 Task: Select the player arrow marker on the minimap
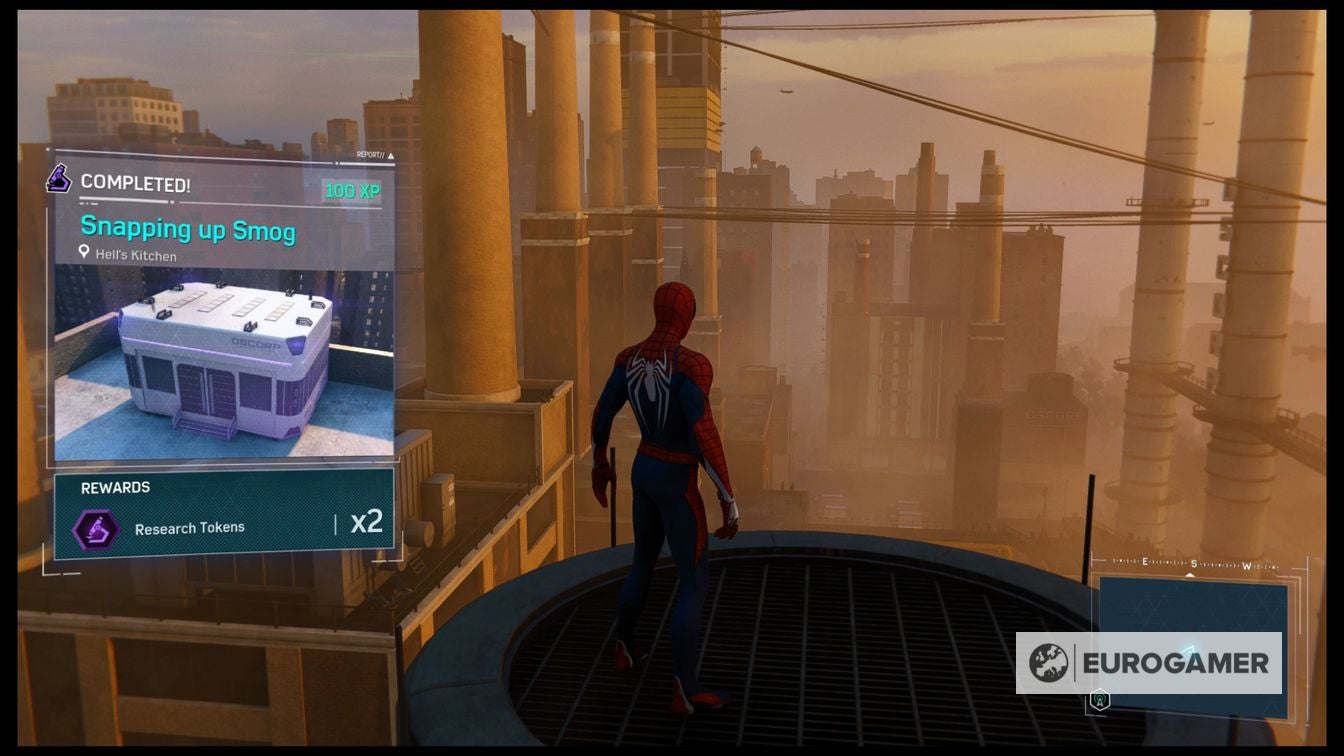pos(1191,648)
